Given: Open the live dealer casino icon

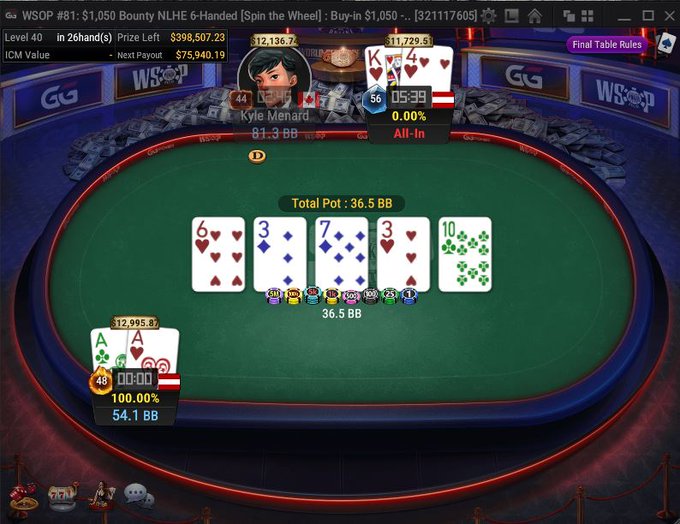Looking at the screenshot, I should click(100, 497).
